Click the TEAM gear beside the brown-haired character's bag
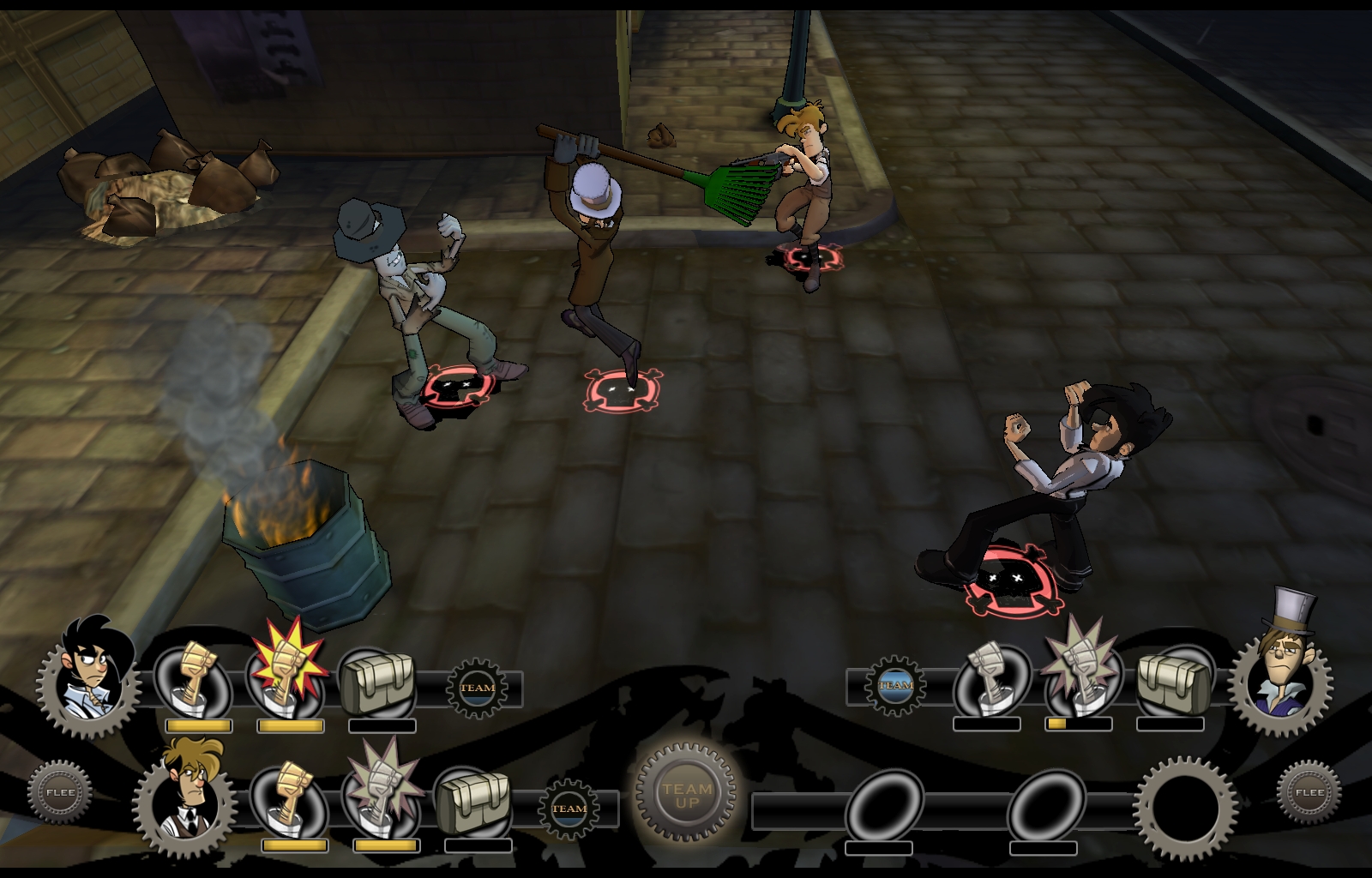Screen dimensions: 1372x878 coord(569,808)
